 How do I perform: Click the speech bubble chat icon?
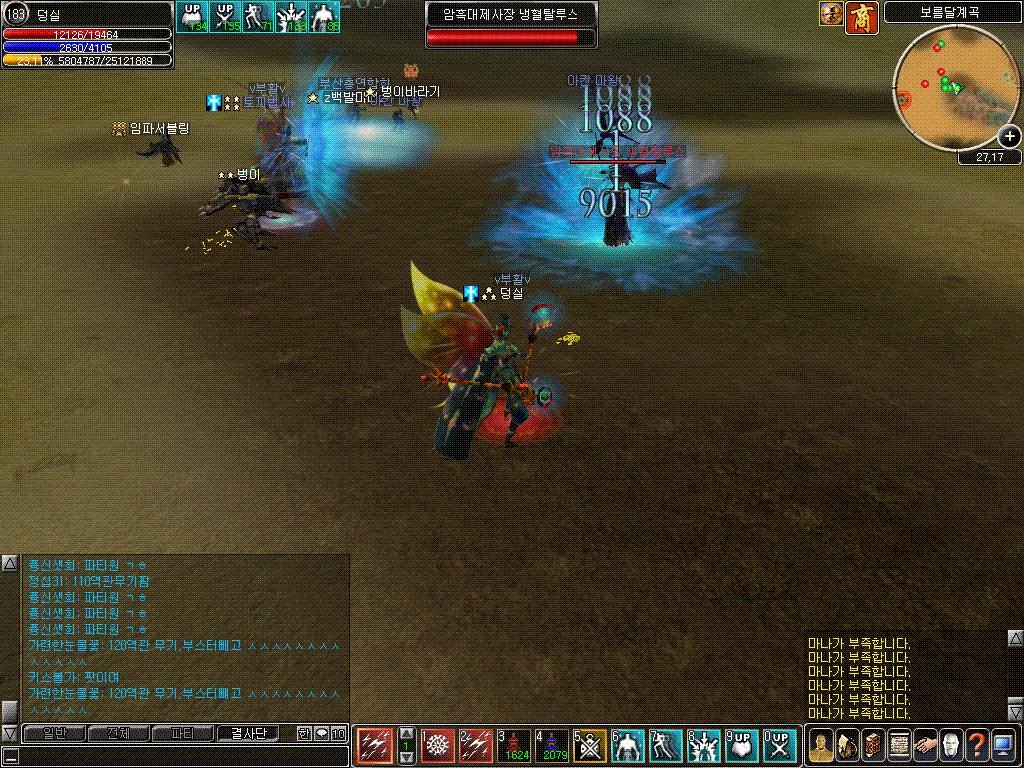(322, 733)
